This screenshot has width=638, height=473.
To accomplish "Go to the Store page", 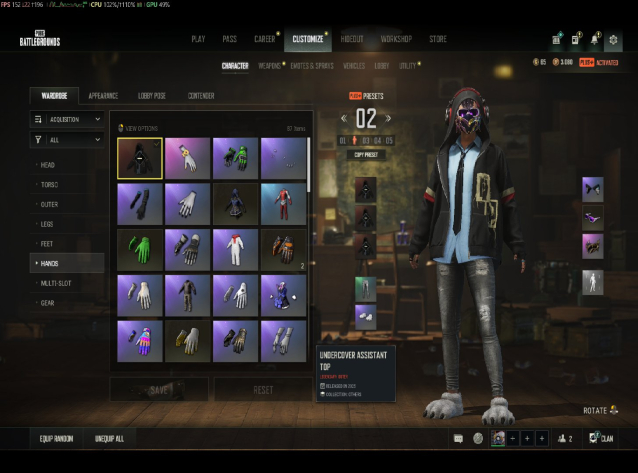I will coord(438,39).
